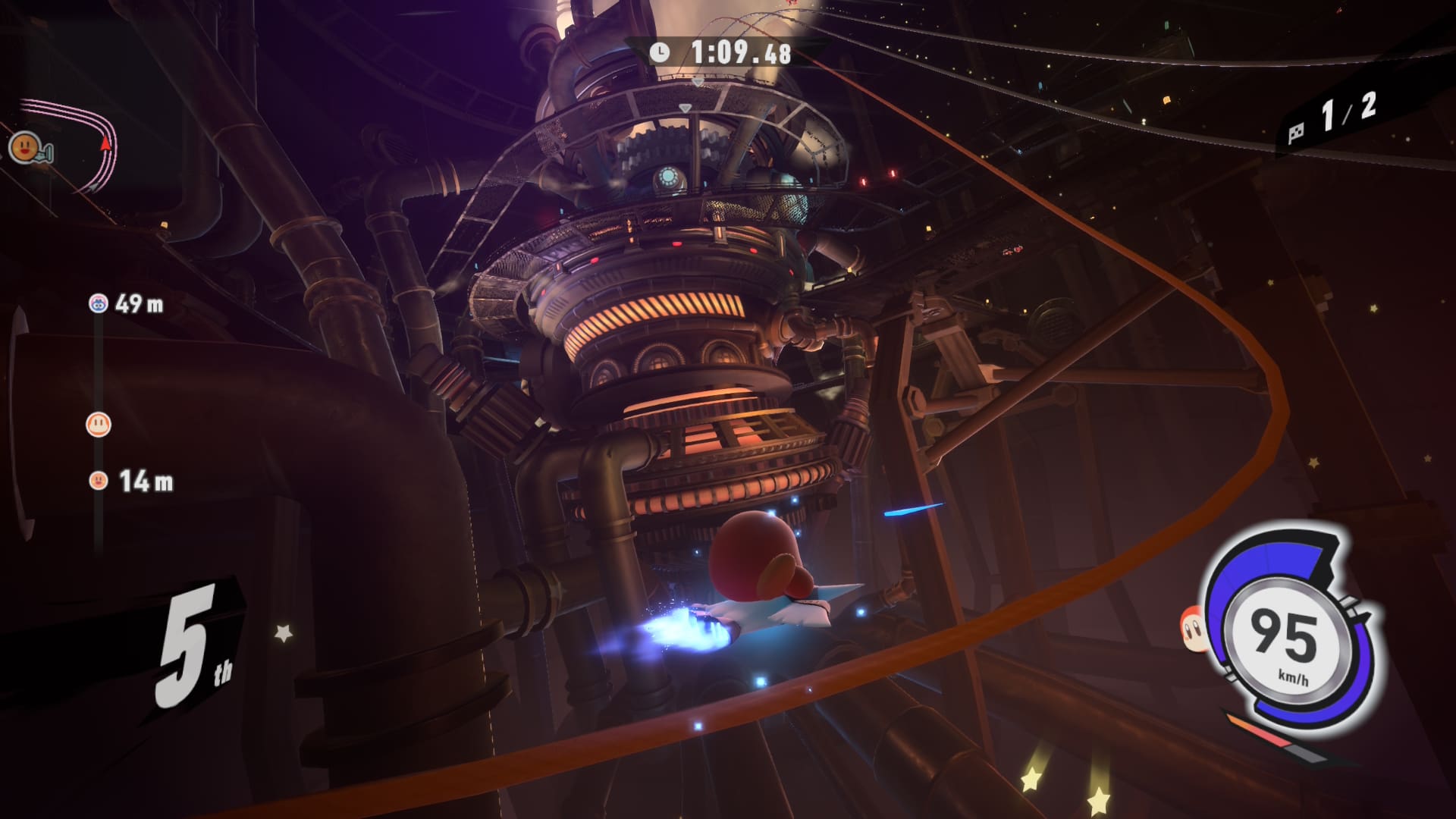Select the rival icon at 14 m

98,480
